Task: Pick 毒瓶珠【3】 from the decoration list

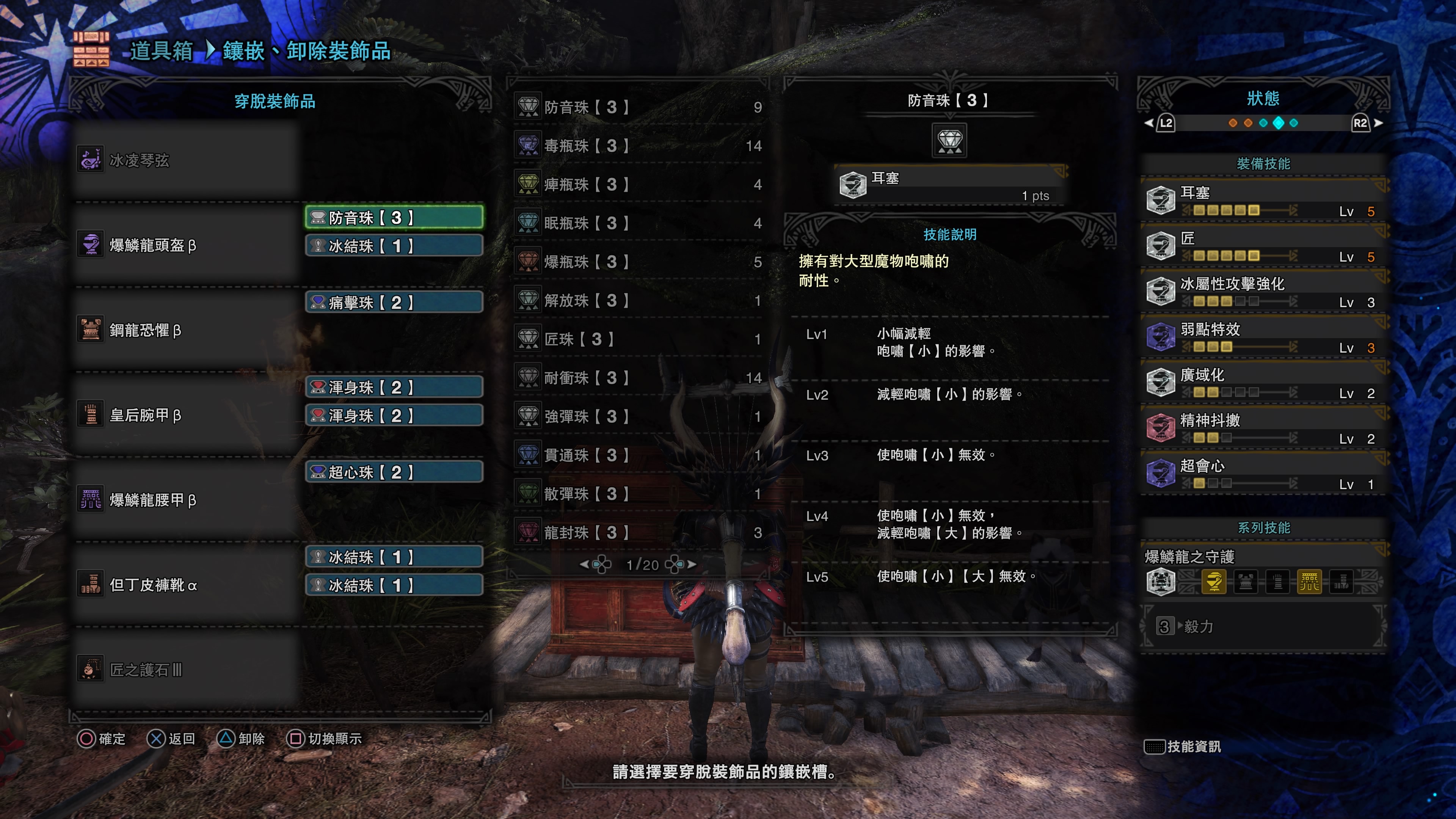Action: [x=639, y=146]
